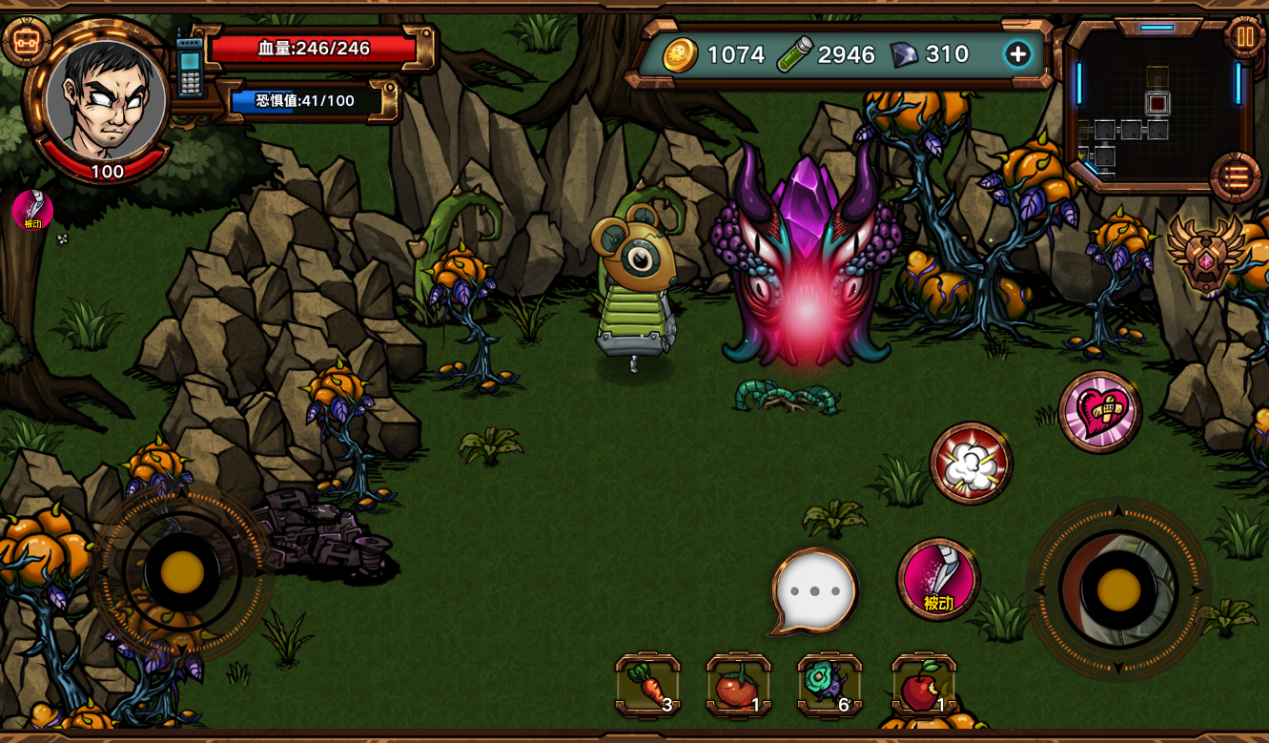The width and height of the screenshot is (1269, 743).
Task: Add currency with the plus button
Action: [1017, 54]
